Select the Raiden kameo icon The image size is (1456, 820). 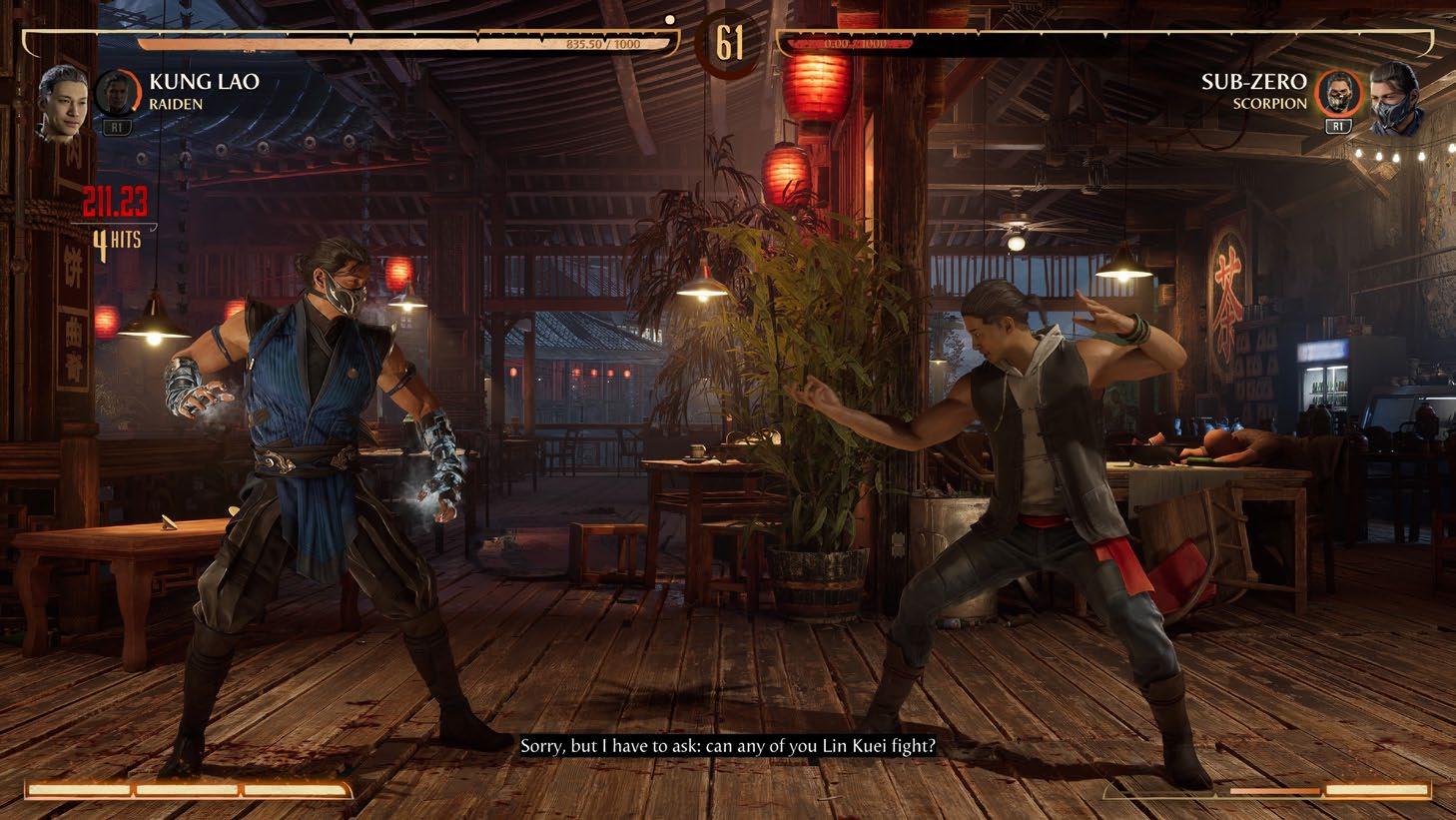(x=116, y=93)
